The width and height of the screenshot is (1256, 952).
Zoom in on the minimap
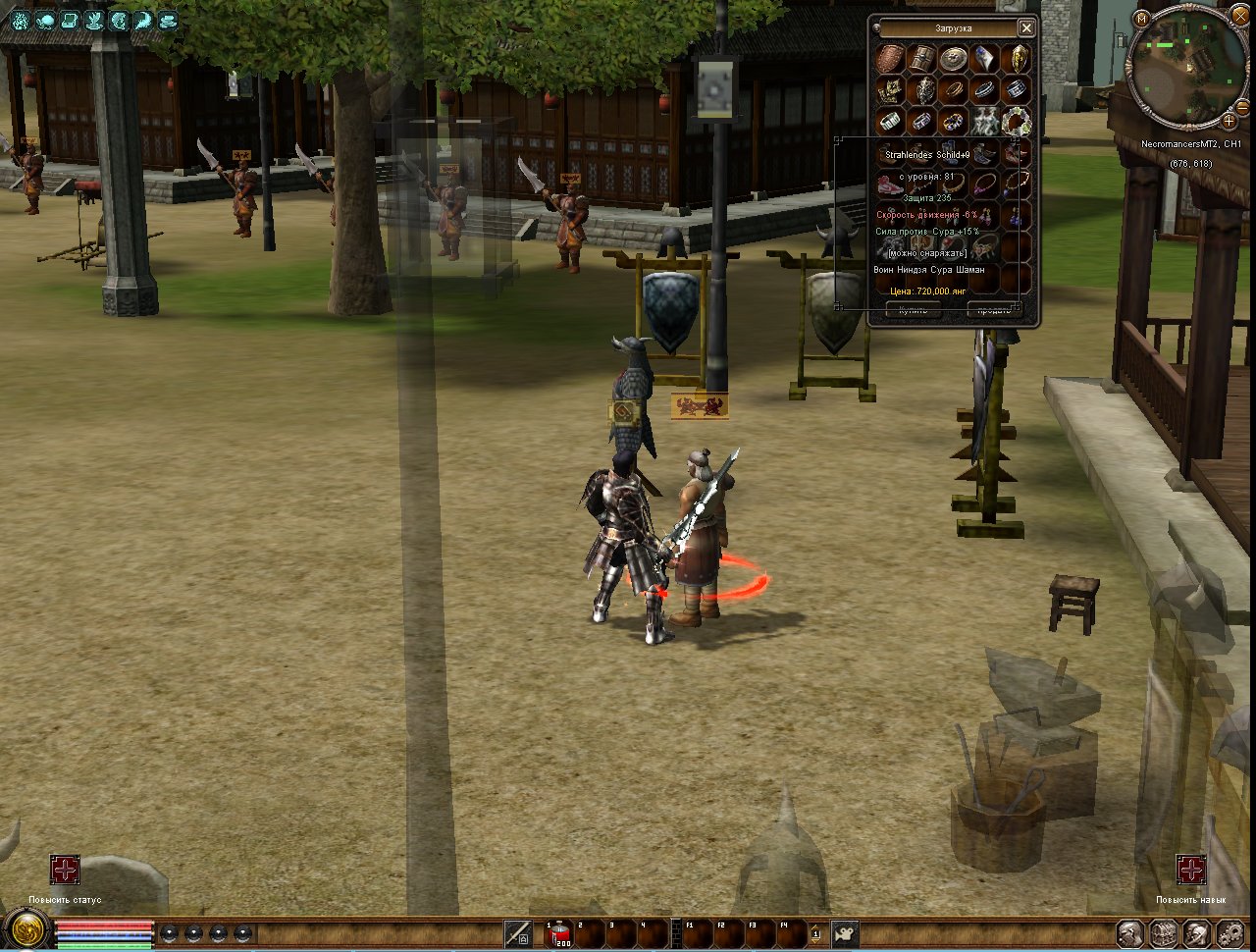click(x=1229, y=122)
